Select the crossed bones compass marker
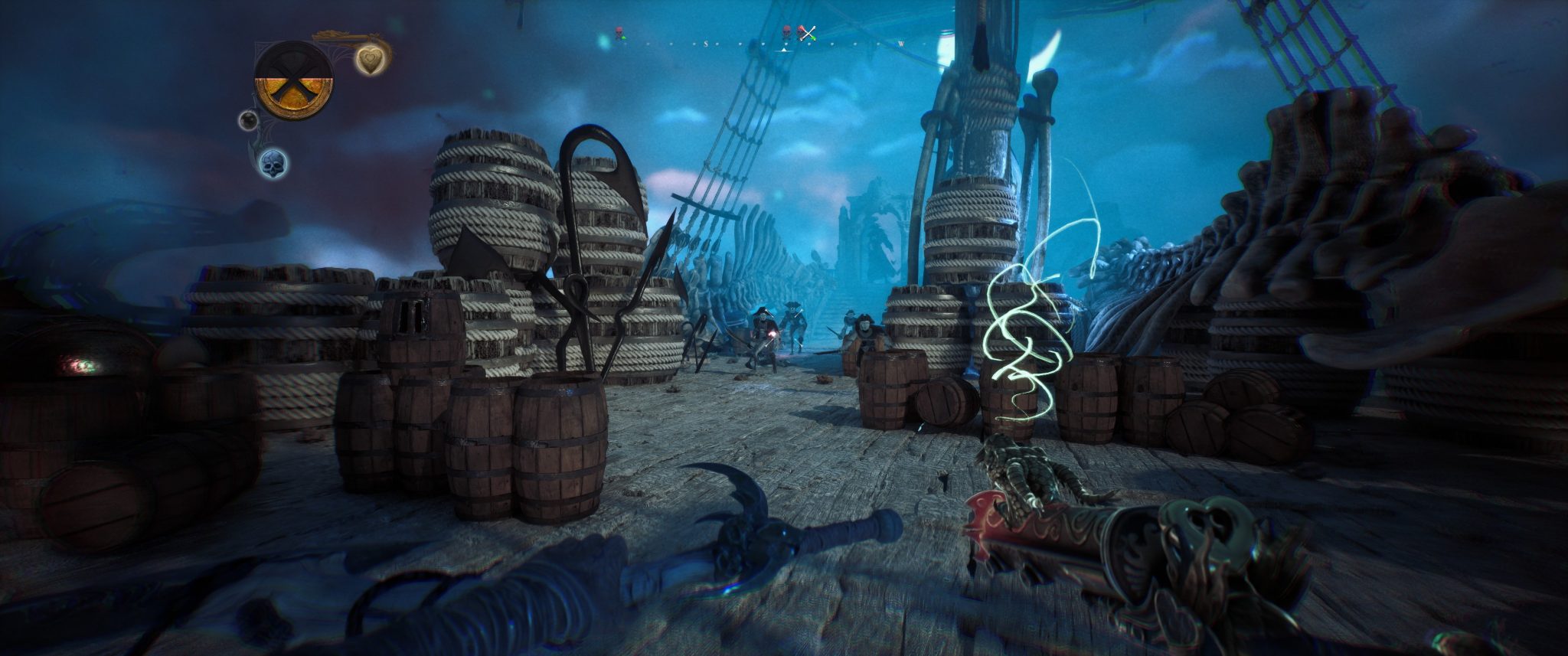The height and width of the screenshot is (656, 1568). tap(806, 33)
